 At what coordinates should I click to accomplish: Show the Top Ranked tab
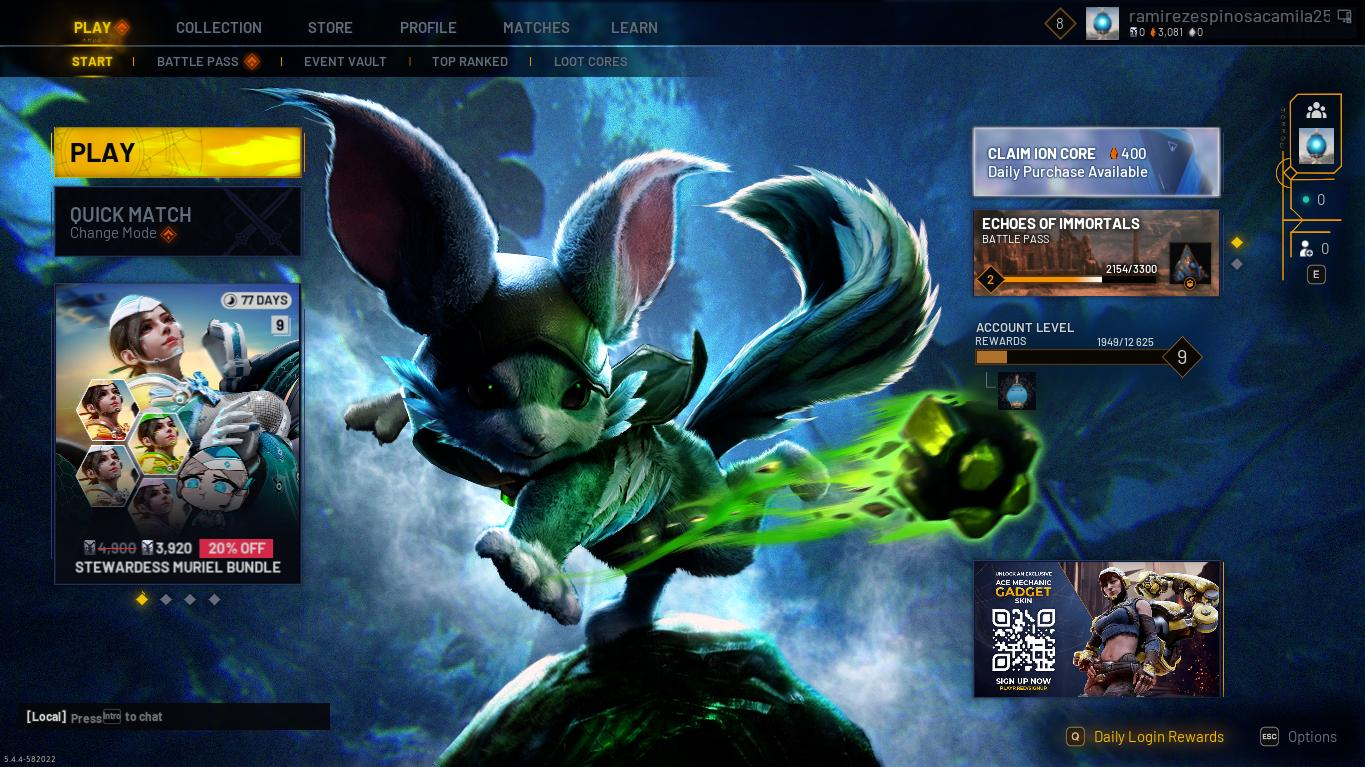coord(470,62)
